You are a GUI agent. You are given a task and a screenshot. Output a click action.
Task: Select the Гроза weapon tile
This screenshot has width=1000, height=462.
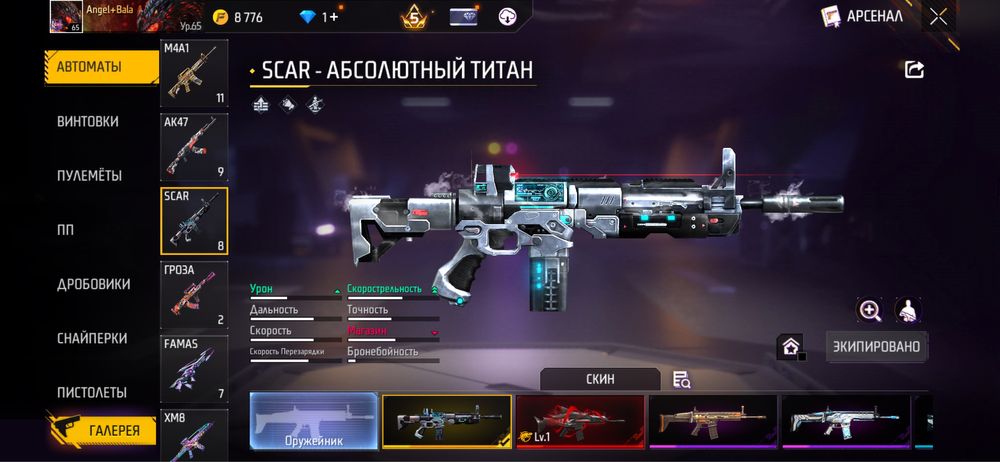[x=194, y=294]
